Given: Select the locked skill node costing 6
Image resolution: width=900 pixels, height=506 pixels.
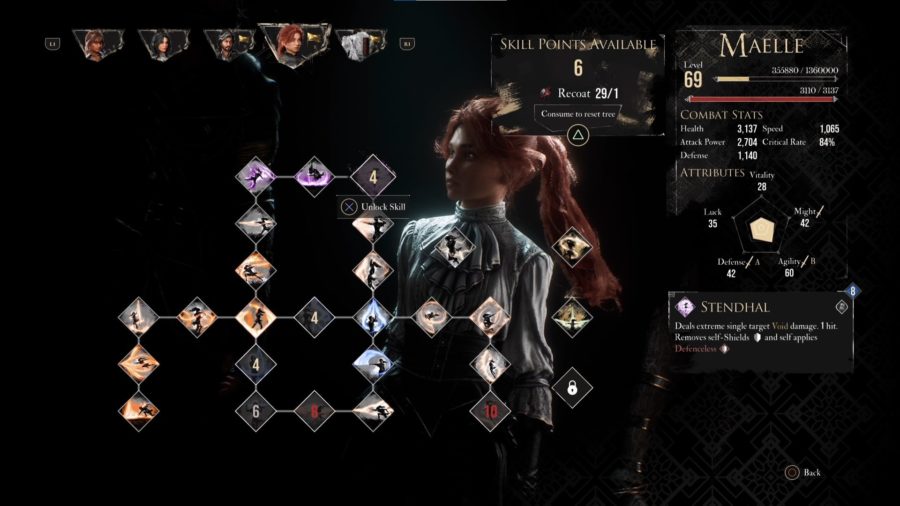Looking at the screenshot, I should tap(255, 409).
